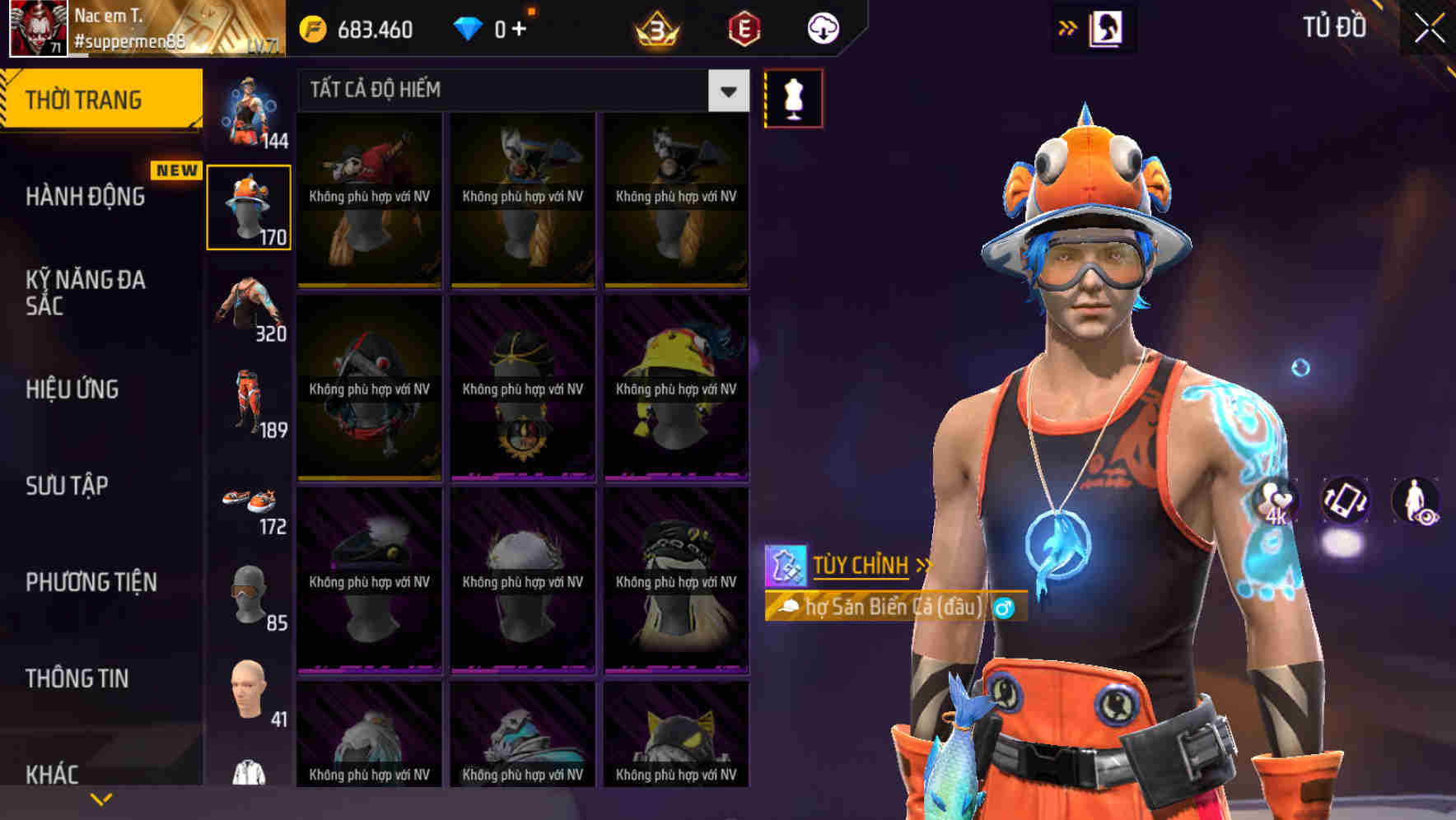Click the red E badge in top bar

pos(744,27)
